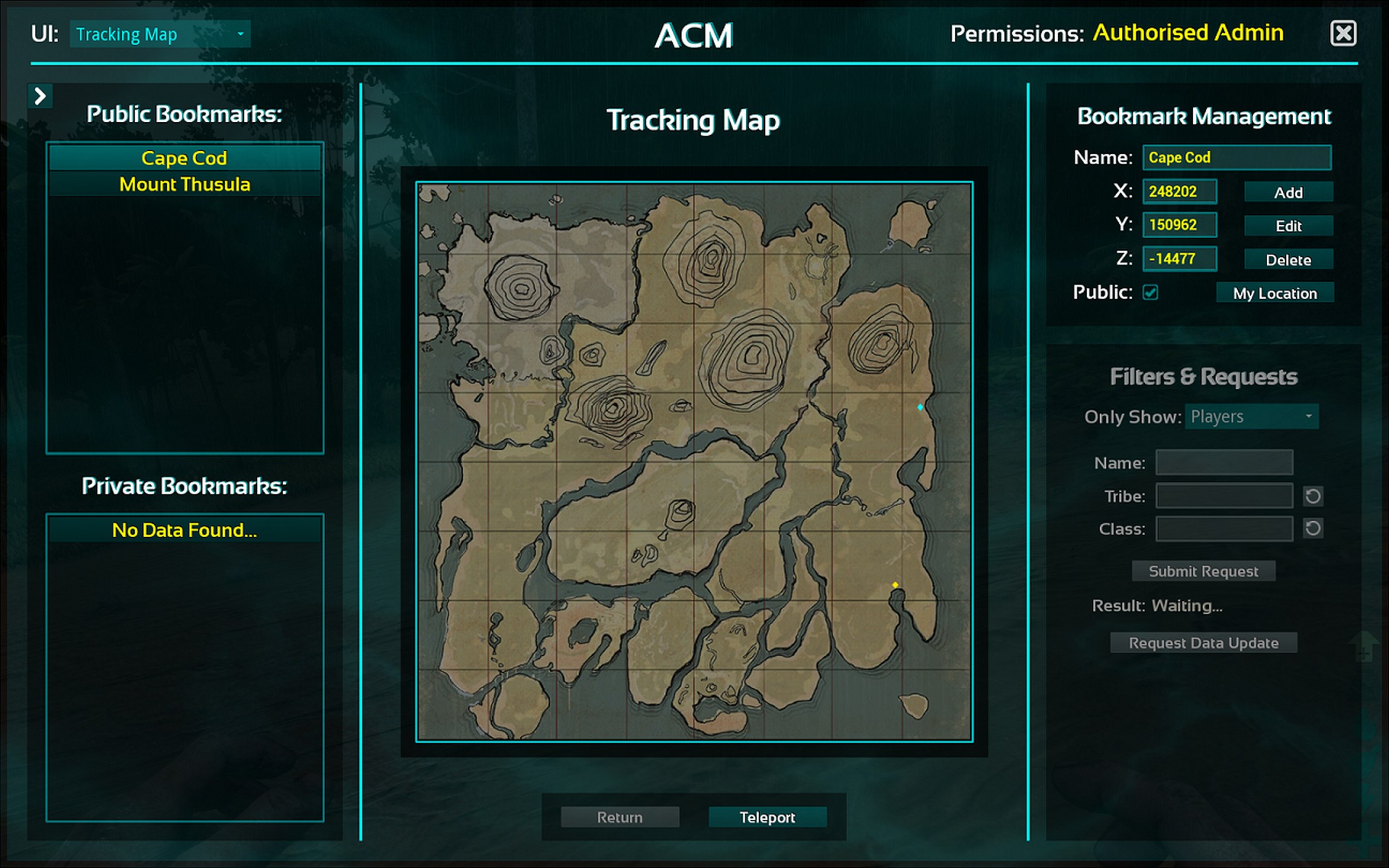Close the ACM window

coord(1343,34)
